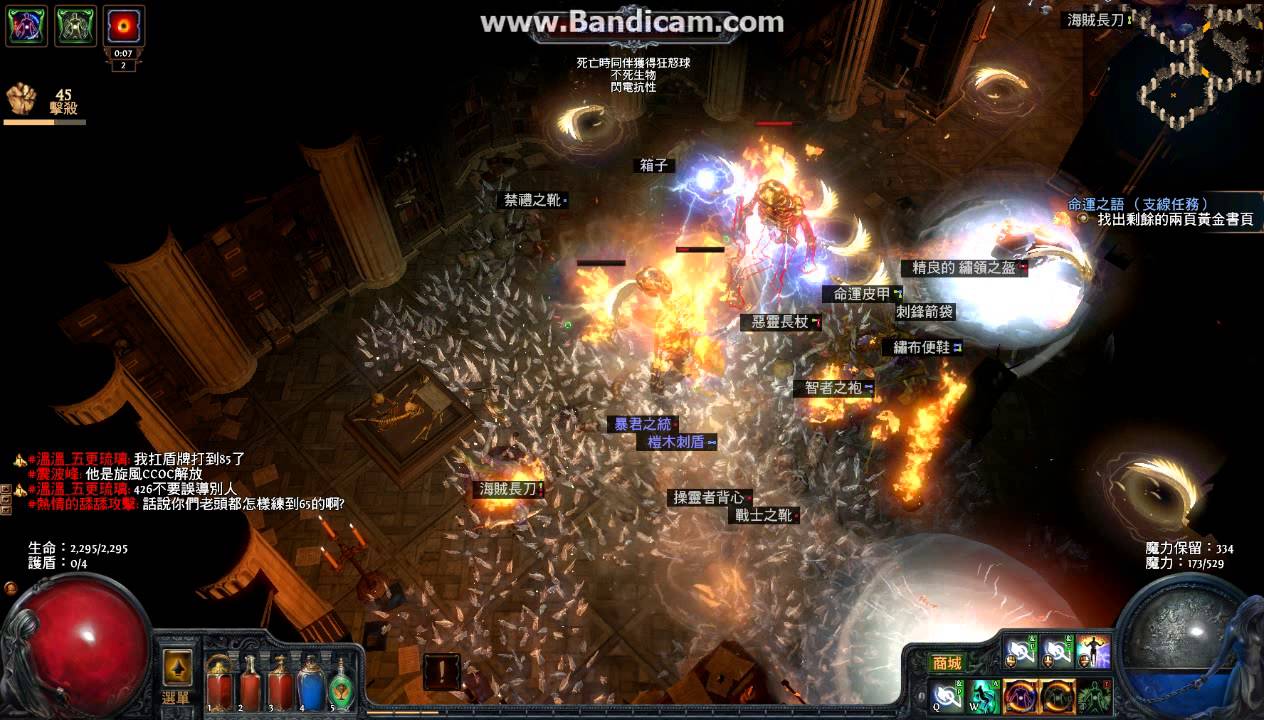Select the green glowing figure aura skill

click(x=1096, y=695)
